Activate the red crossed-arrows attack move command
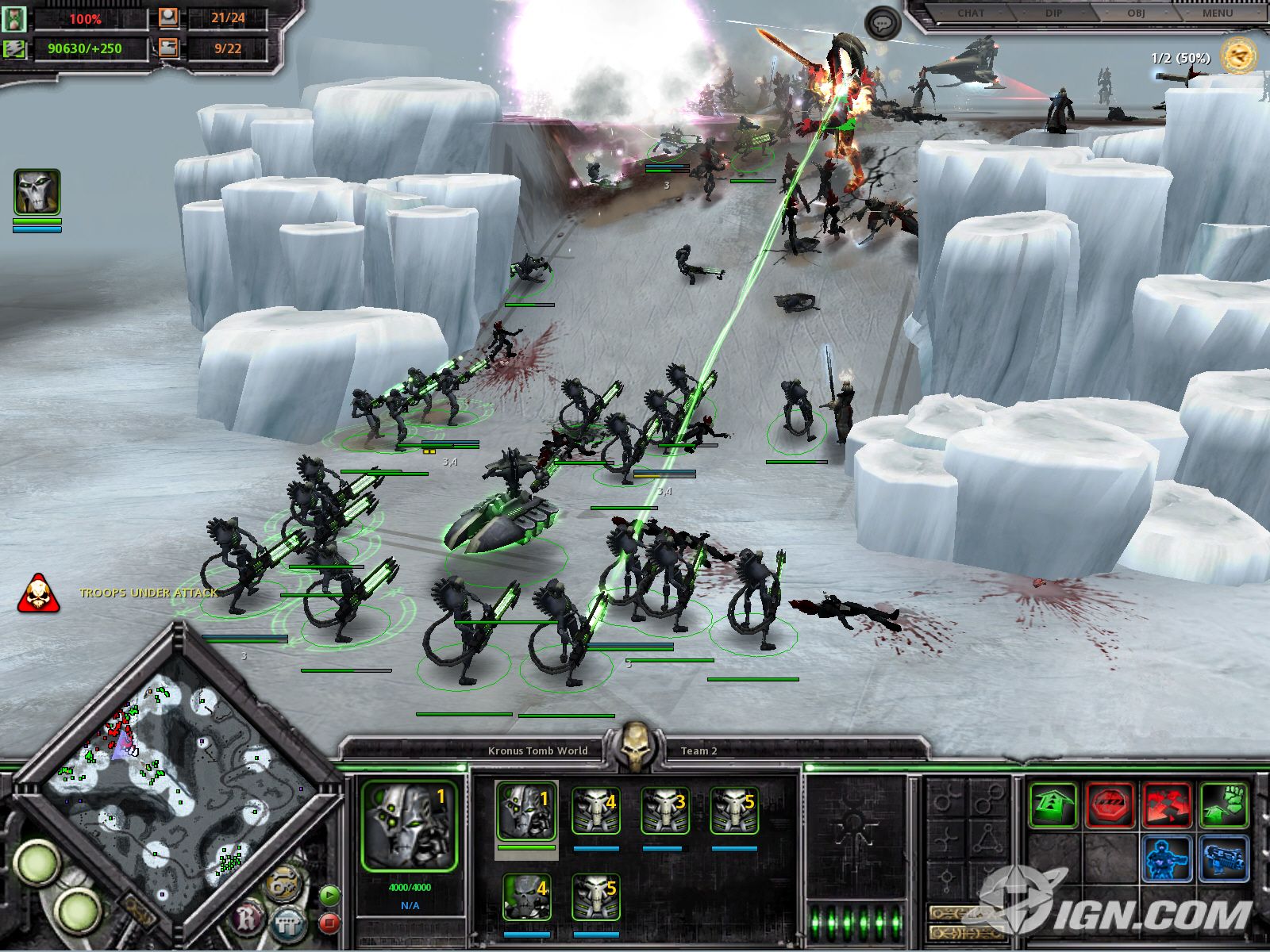 point(1167,805)
